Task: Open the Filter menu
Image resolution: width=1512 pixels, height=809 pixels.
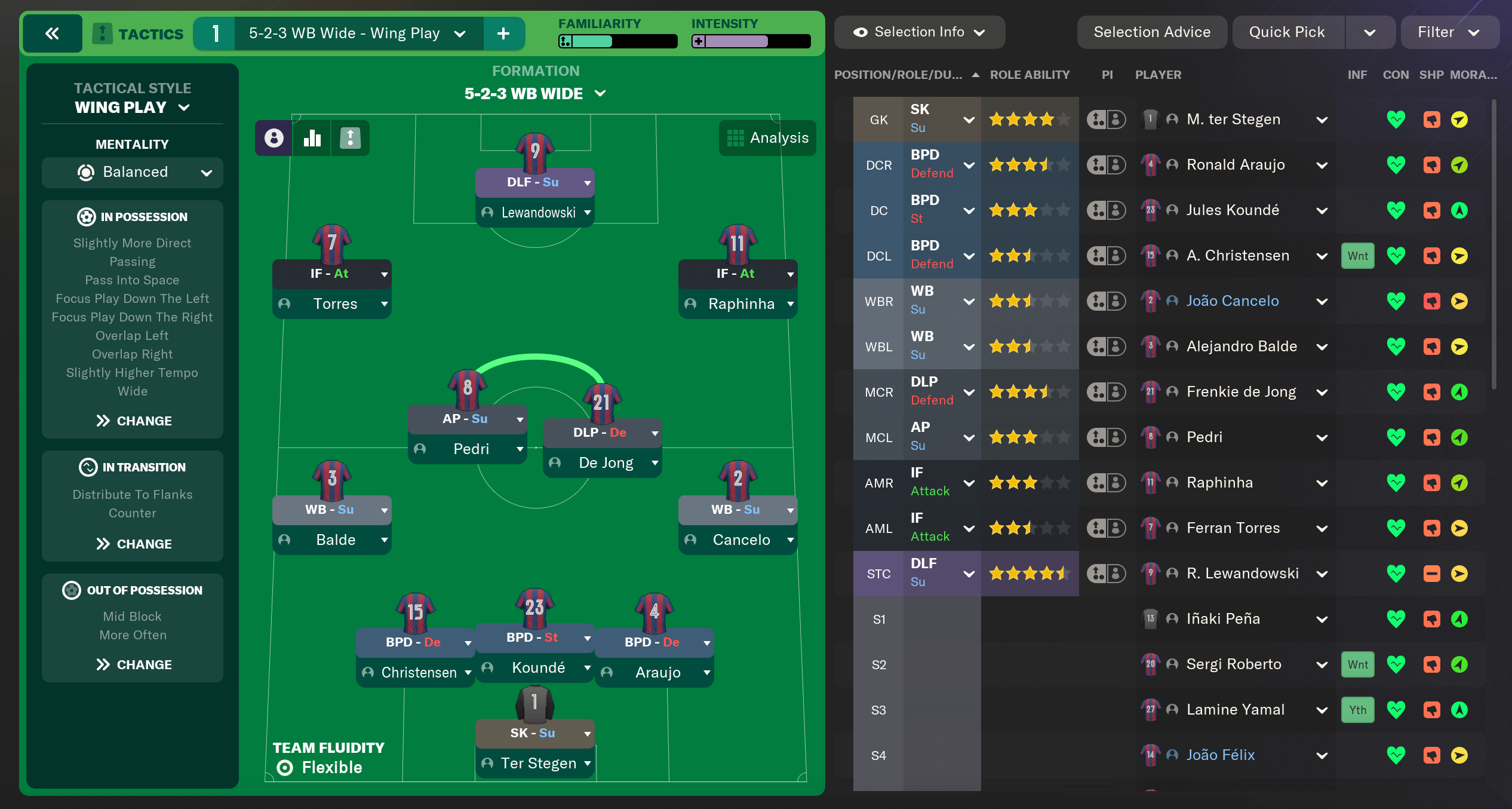Action: [1449, 32]
